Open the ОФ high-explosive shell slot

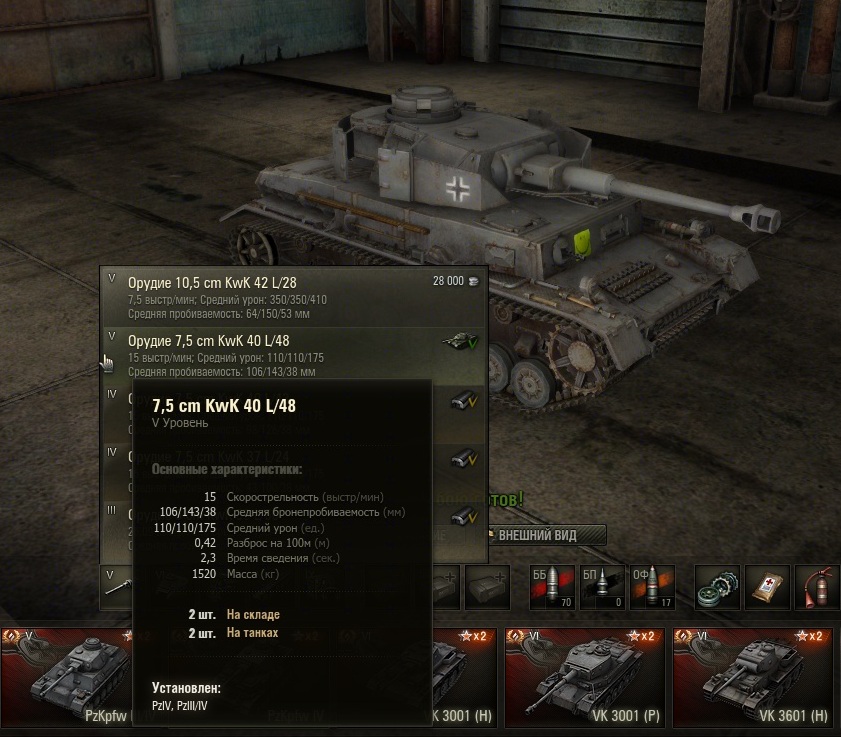tap(652, 587)
